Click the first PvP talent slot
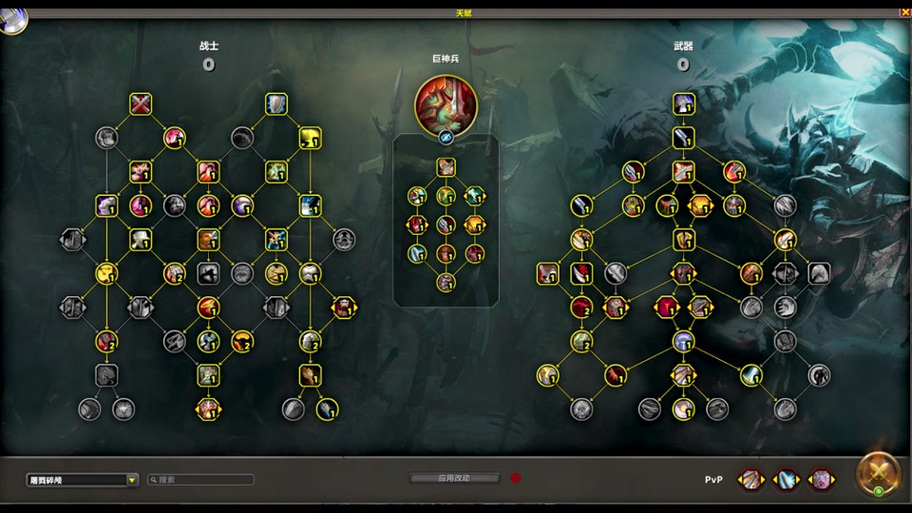 click(x=751, y=480)
